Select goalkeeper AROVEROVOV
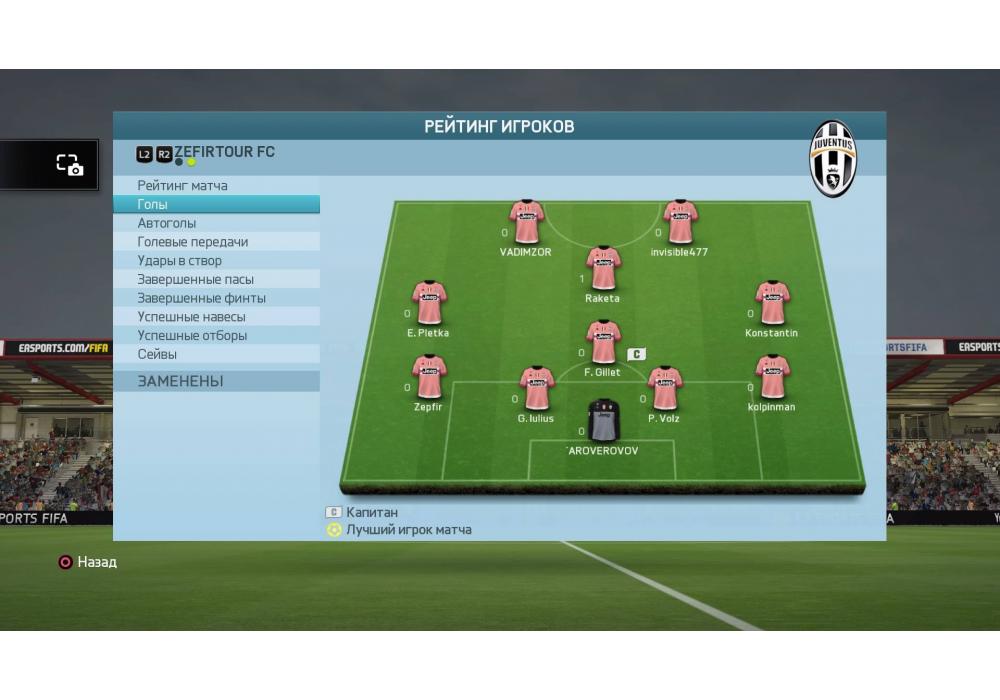This screenshot has width=1000, height=700. [x=603, y=420]
